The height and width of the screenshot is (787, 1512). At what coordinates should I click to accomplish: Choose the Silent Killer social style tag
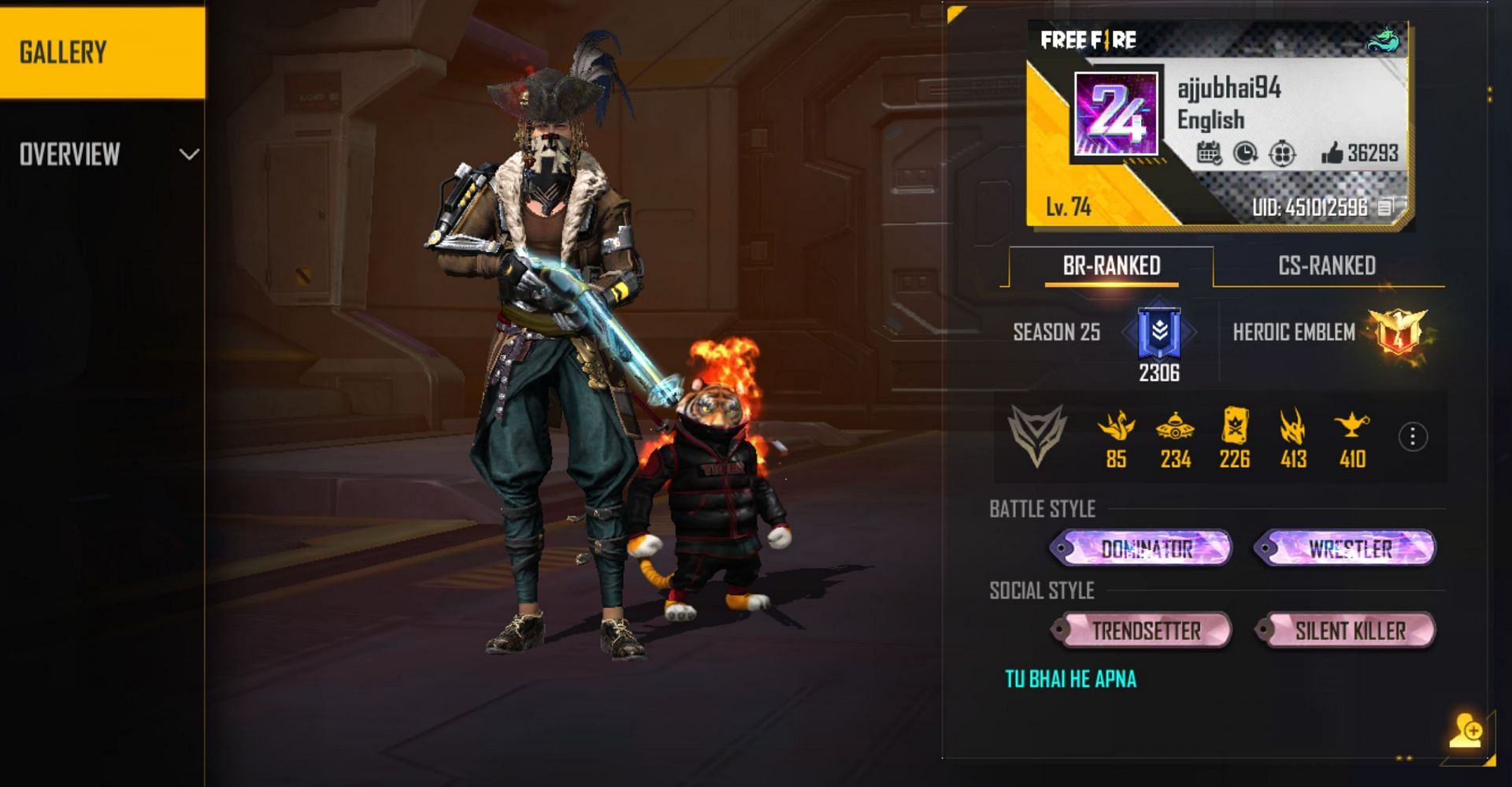pyautogui.click(x=1346, y=630)
